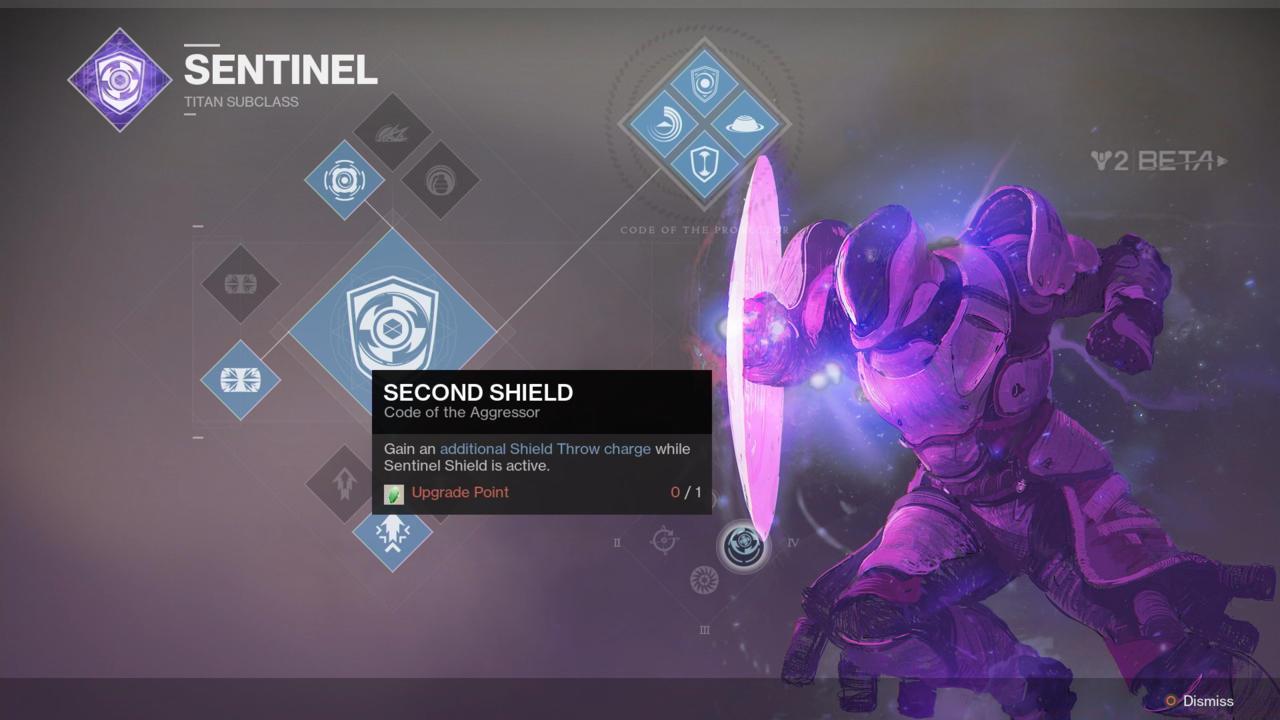Switch to radial segment IV
The image size is (1280, 720).
(x=793, y=543)
